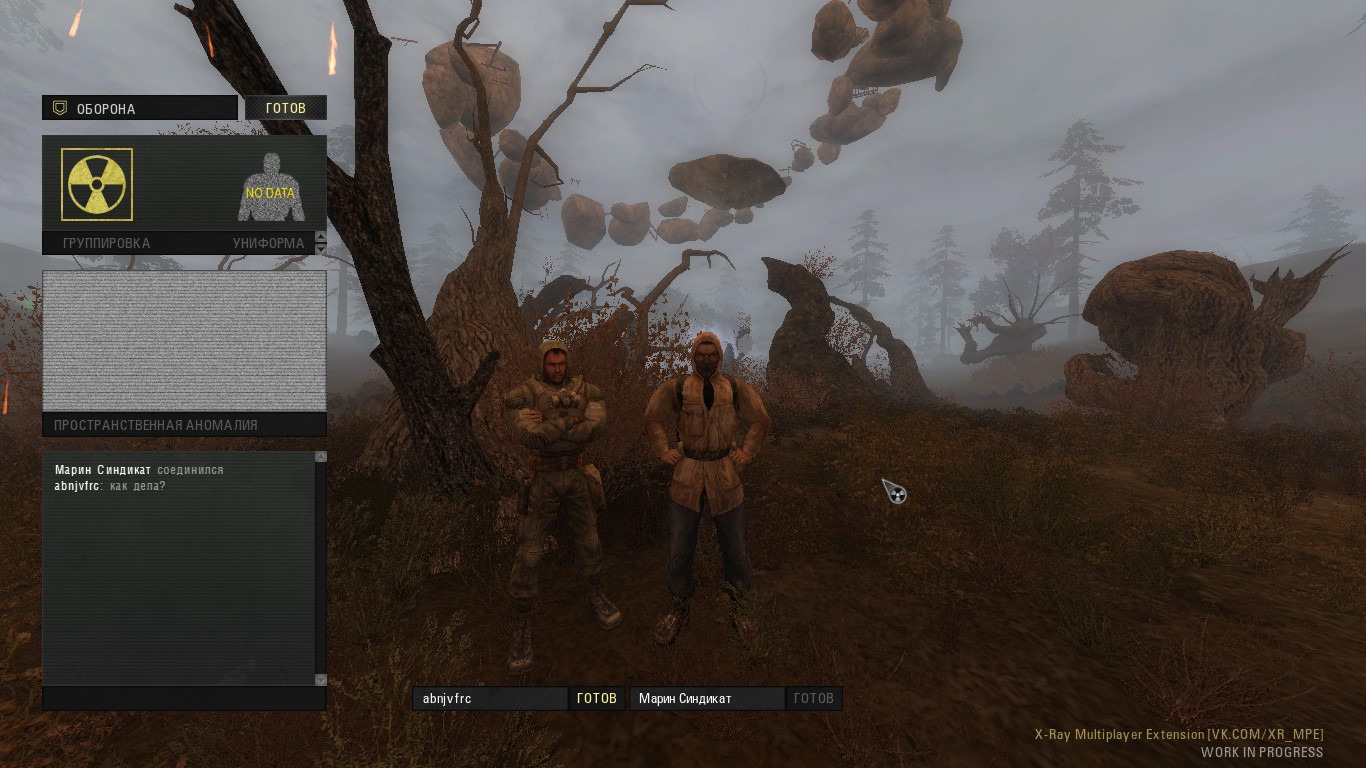
Task: Click the chat scrollbar down arrow
Action: [x=321, y=680]
